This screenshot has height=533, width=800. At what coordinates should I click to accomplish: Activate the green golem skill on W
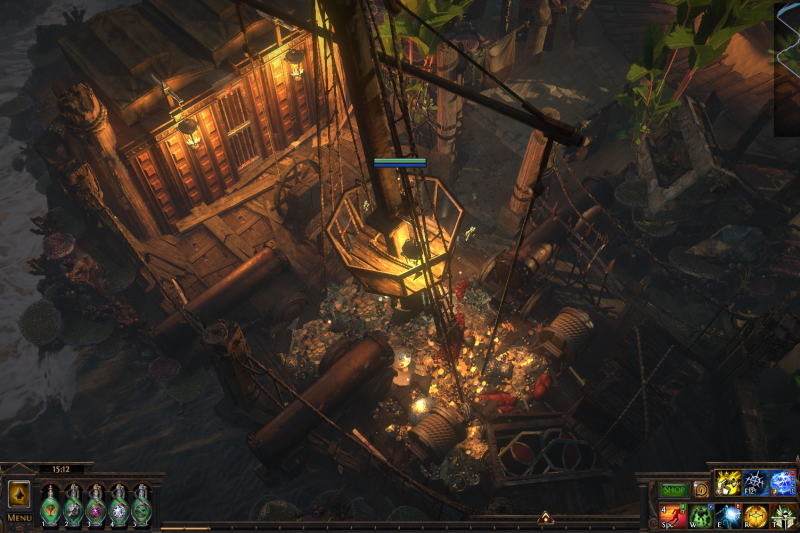coord(700,516)
